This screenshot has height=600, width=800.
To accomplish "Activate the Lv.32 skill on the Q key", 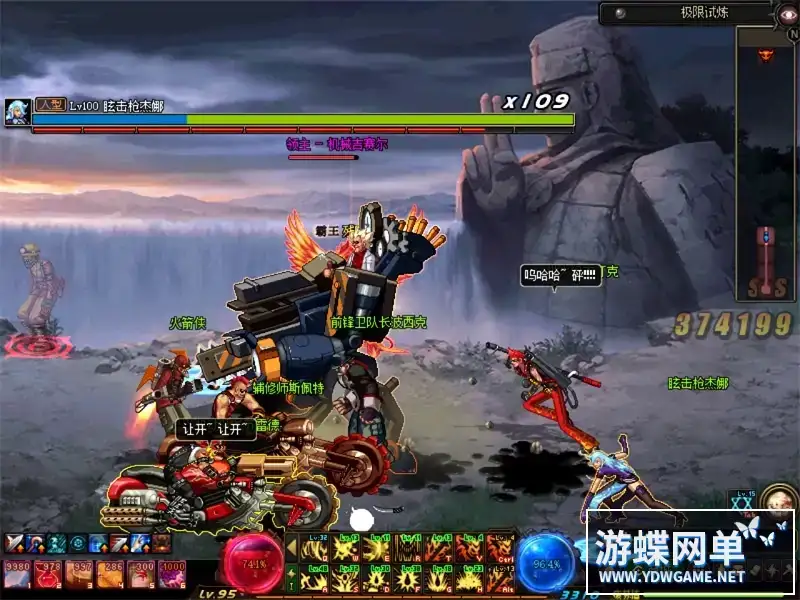I will click(317, 548).
